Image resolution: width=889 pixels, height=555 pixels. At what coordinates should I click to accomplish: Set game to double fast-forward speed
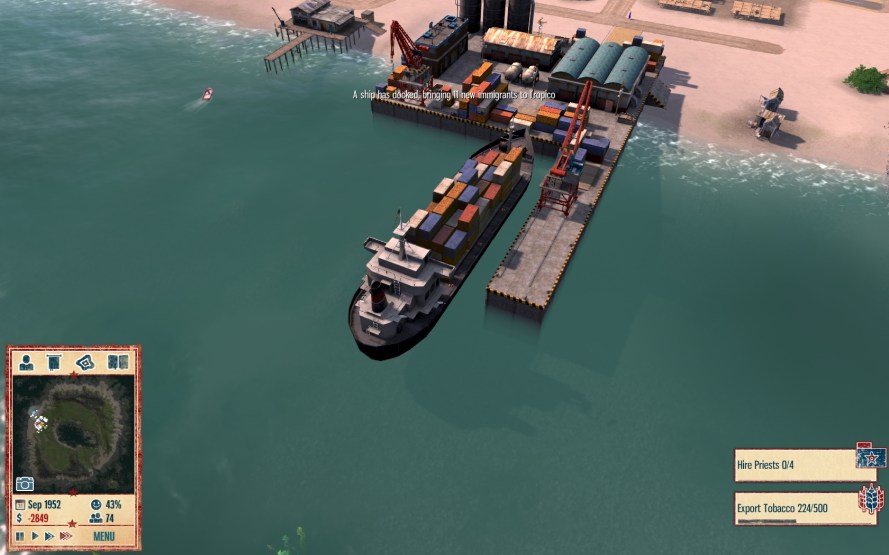[x=49, y=537]
